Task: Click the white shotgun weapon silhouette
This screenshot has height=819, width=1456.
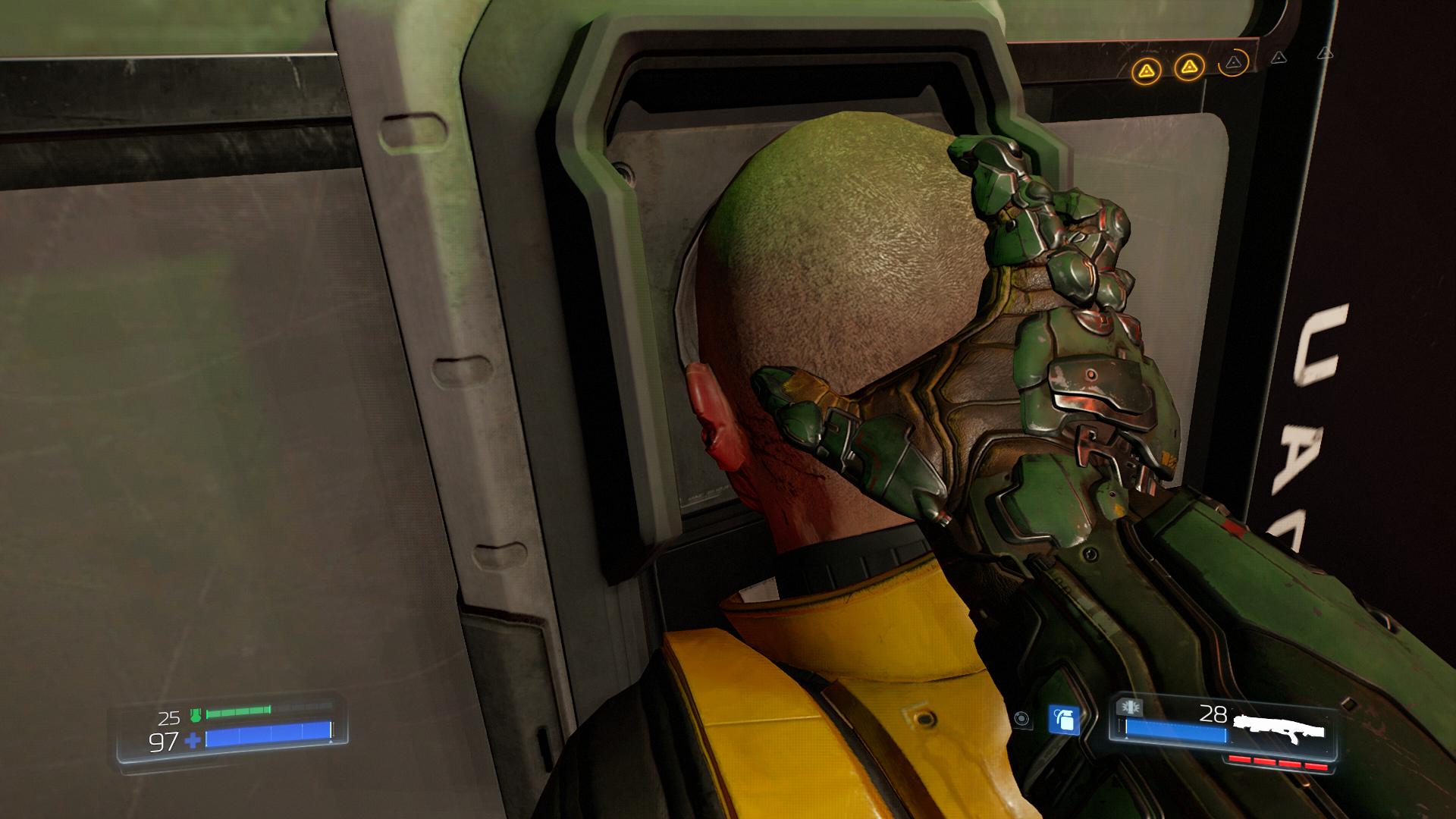Action: coord(1279,727)
